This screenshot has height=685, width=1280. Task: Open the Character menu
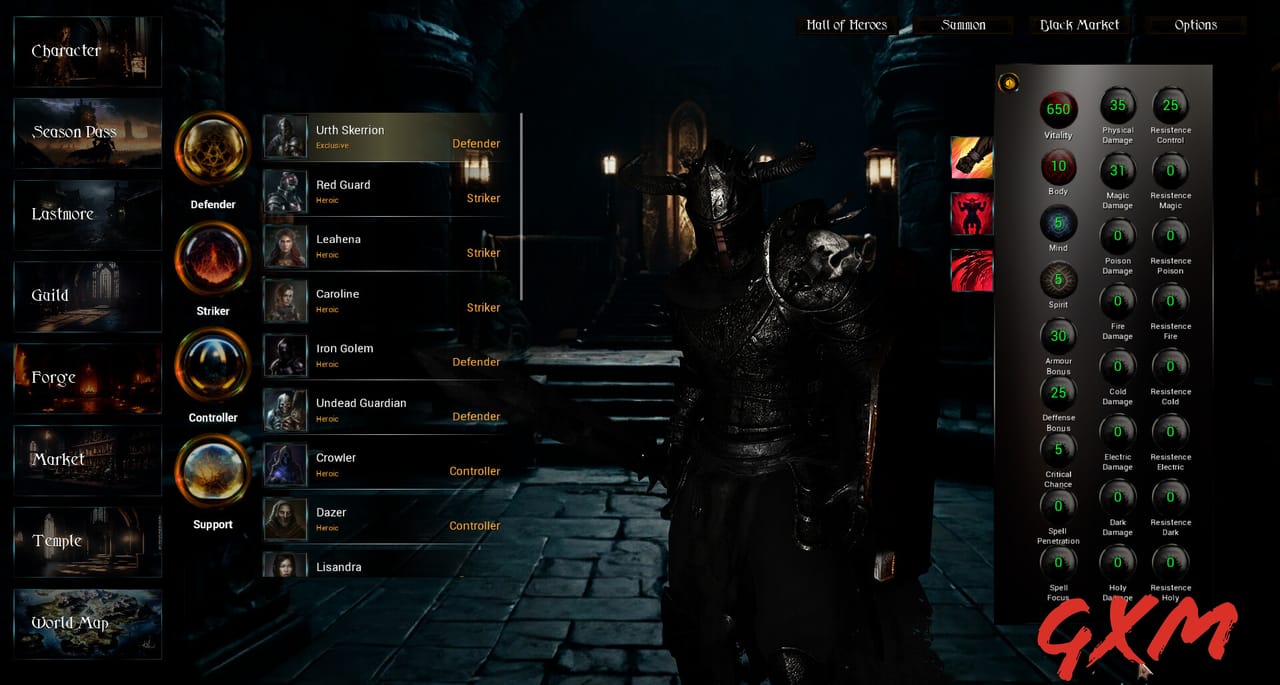click(x=88, y=51)
